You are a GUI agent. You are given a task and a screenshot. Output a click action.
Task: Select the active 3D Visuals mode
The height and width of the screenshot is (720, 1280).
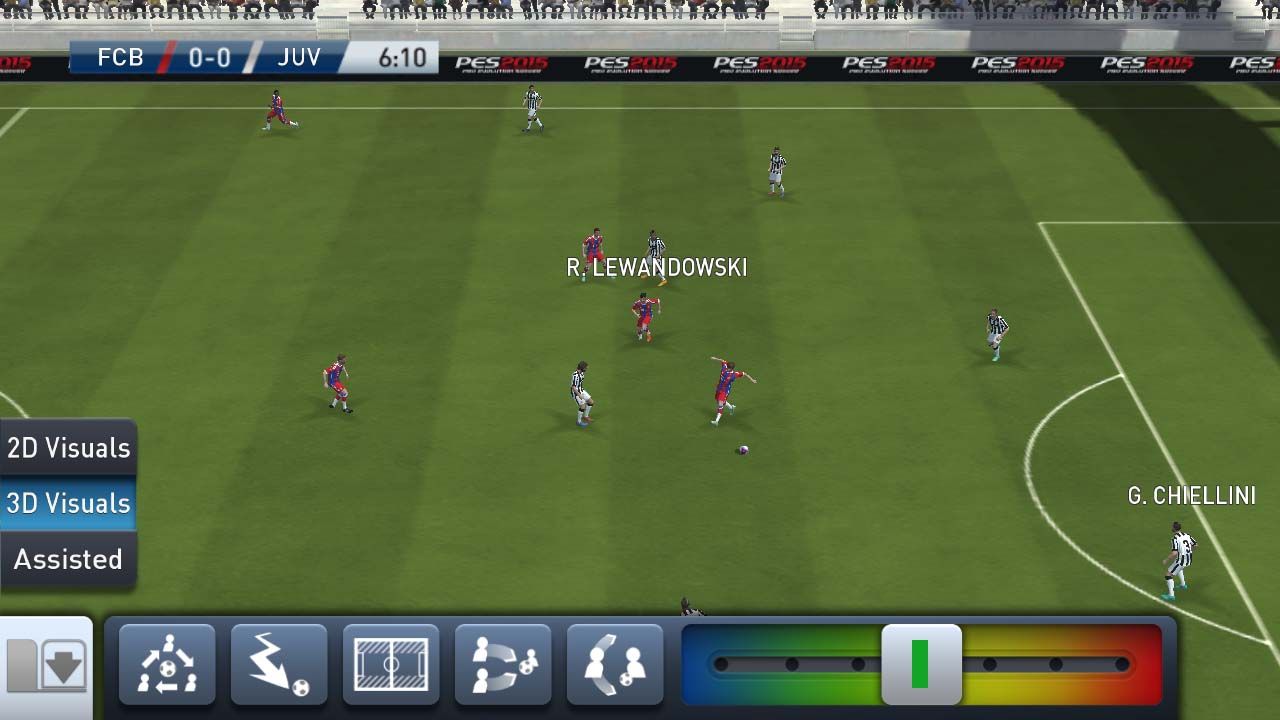pos(67,503)
